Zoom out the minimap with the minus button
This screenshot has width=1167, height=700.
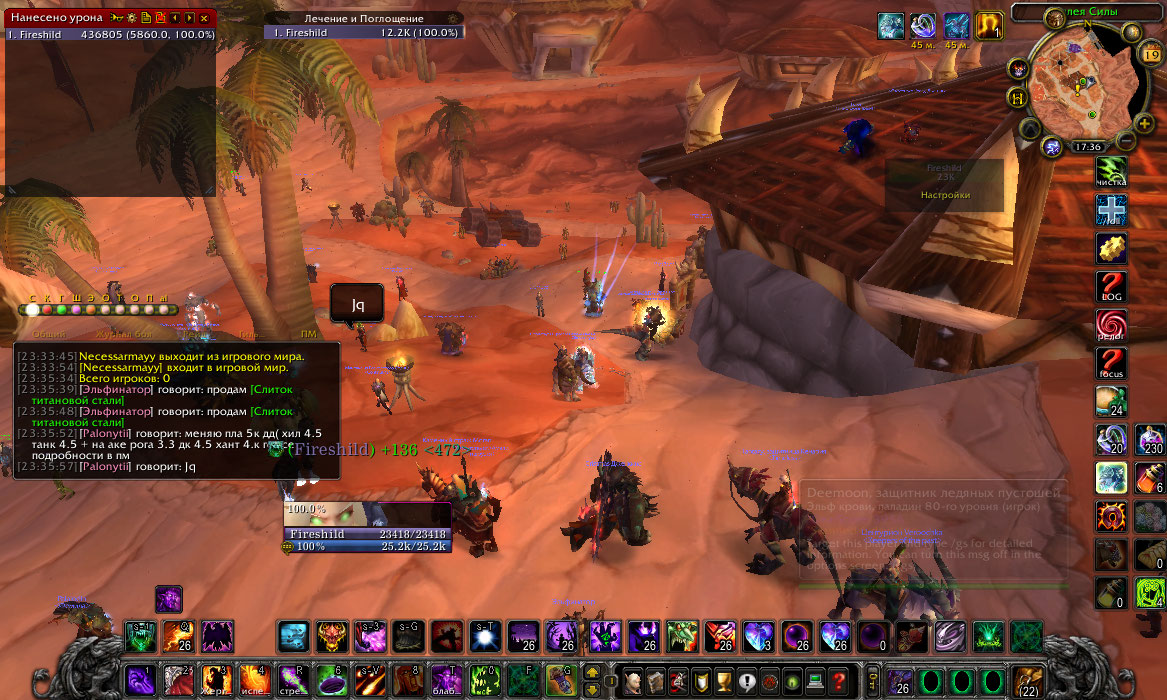point(1127,141)
